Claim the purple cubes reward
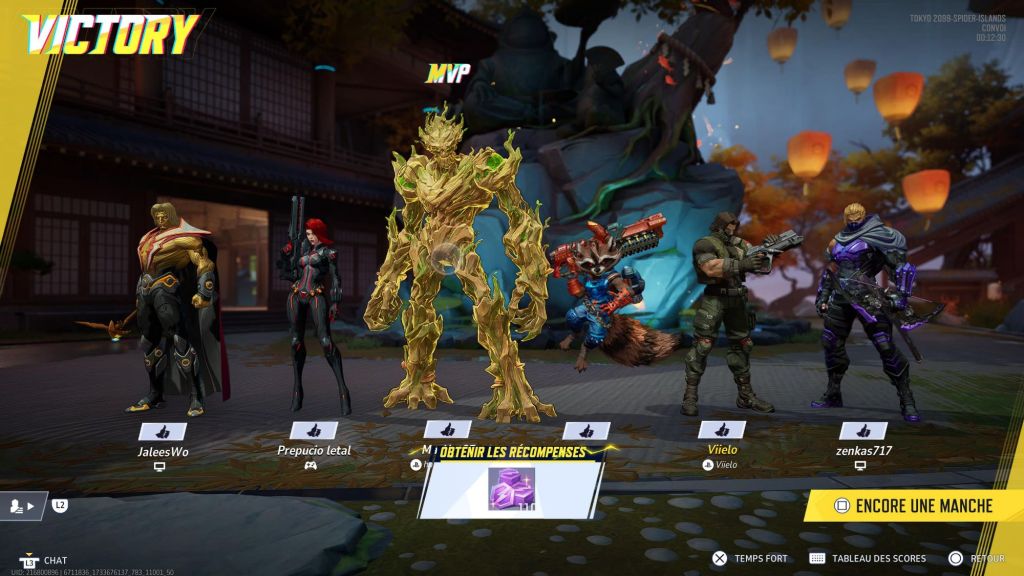 click(511, 490)
